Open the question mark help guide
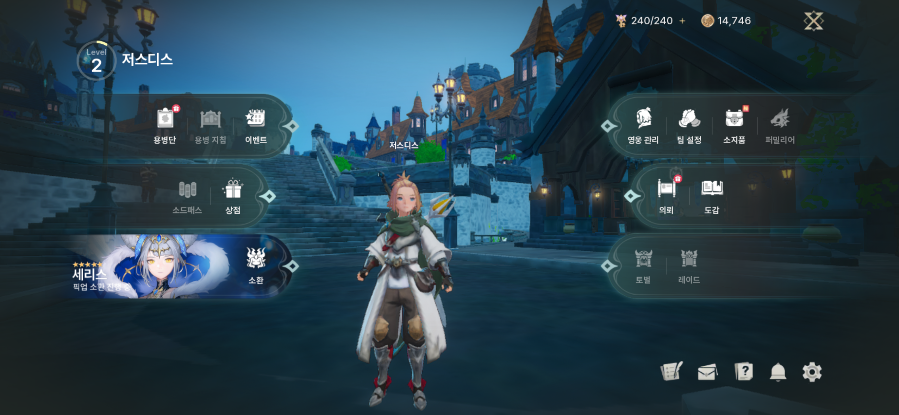 point(743,372)
